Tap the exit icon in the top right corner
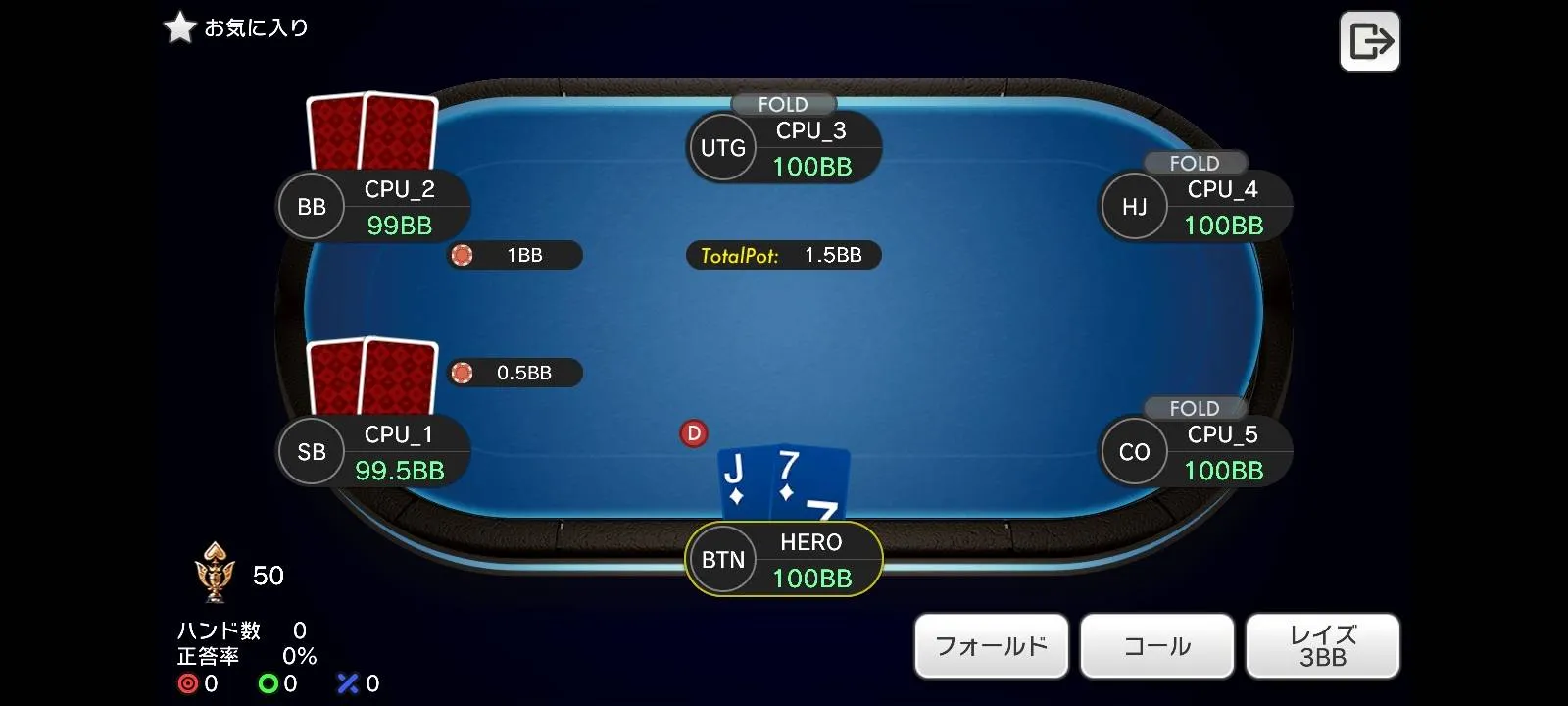 coord(1369,40)
